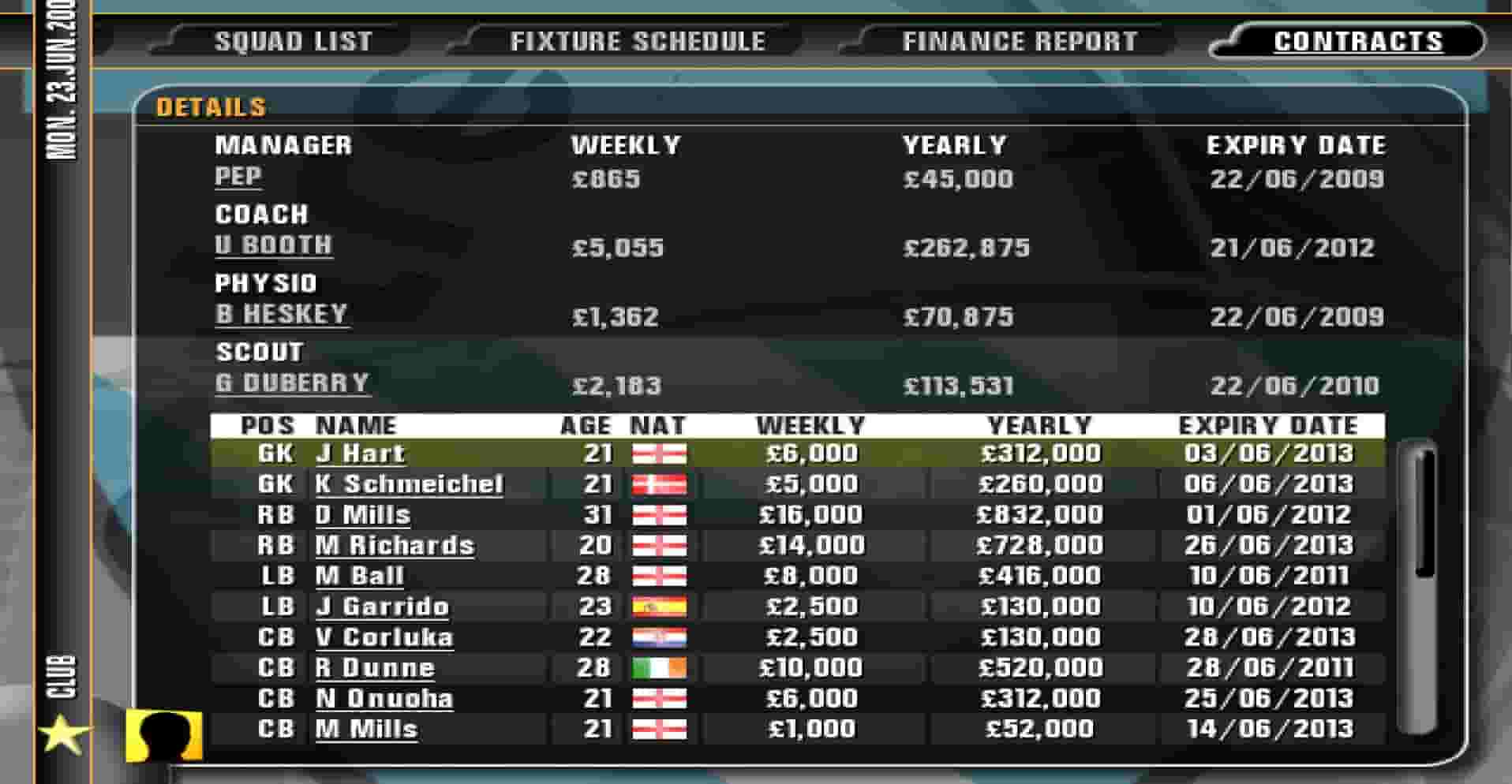This screenshot has width=1512, height=784.
Task: Click the England flag beside J Hart
Action: click(659, 454)
